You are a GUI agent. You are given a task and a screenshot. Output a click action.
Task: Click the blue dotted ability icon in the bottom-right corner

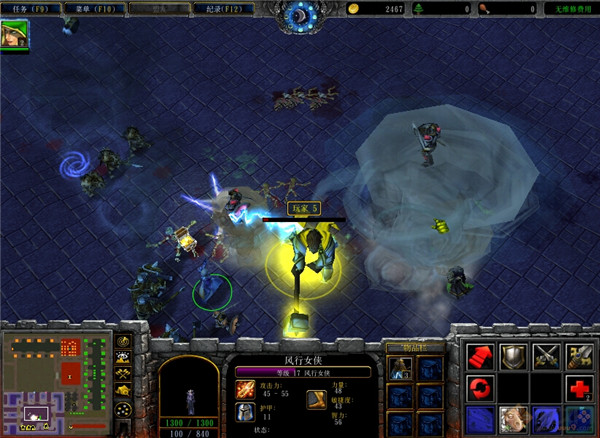click(x=579, y=419)
